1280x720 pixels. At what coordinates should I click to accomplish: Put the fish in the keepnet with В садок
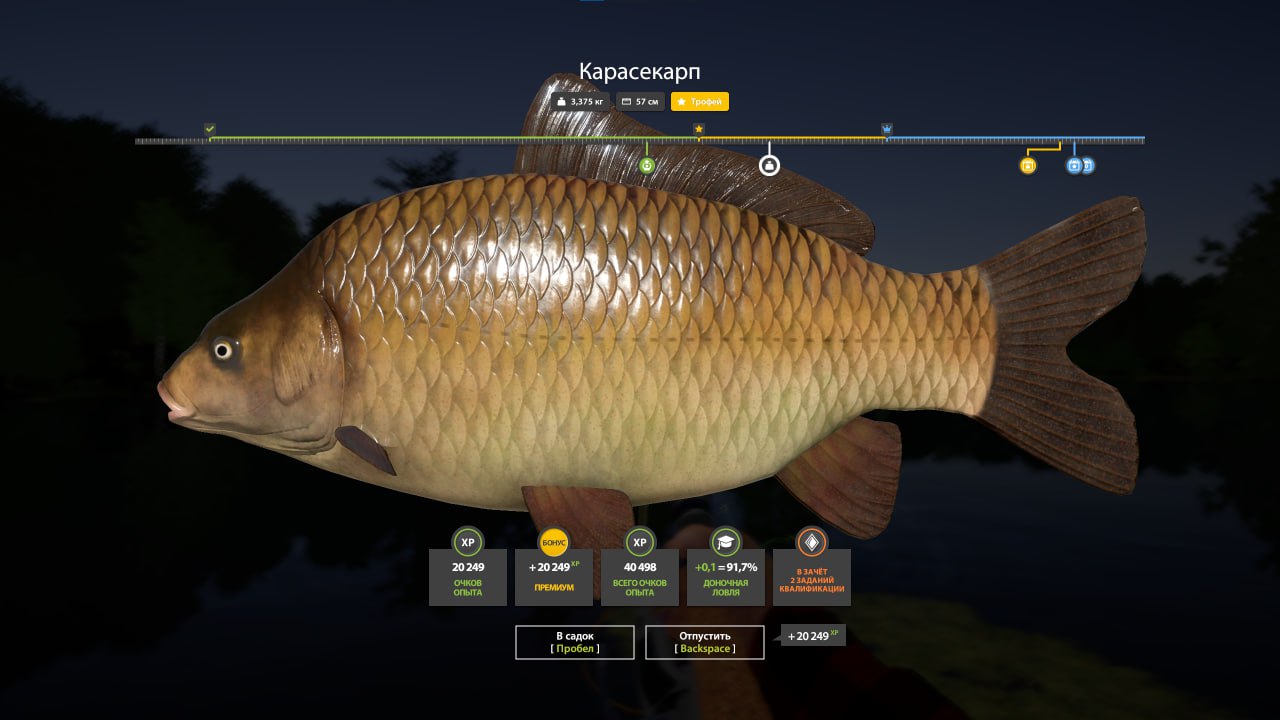coord(575,642)
